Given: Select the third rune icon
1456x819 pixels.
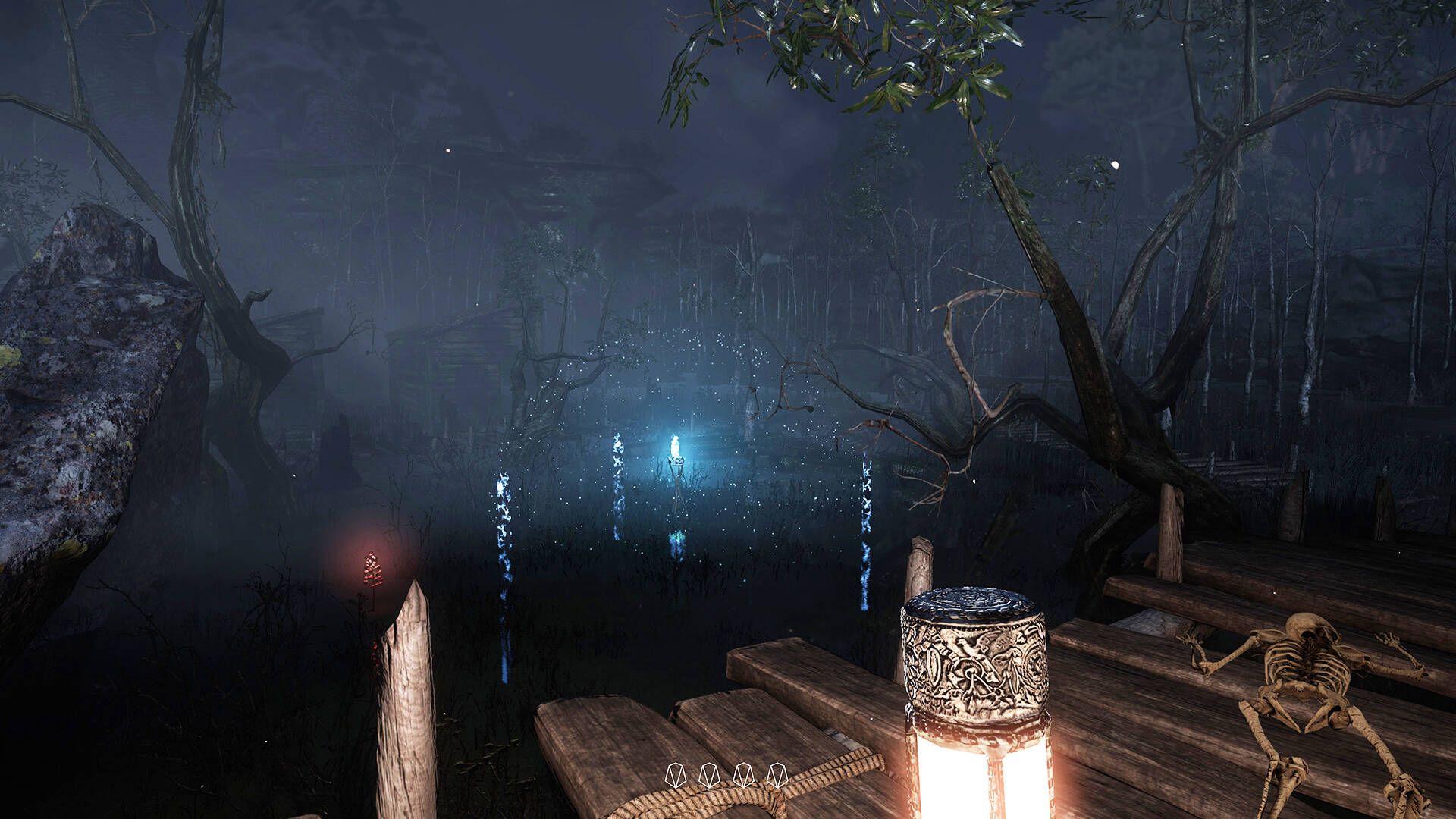Looking at the screenshot, I should click(x=743, y=775).
